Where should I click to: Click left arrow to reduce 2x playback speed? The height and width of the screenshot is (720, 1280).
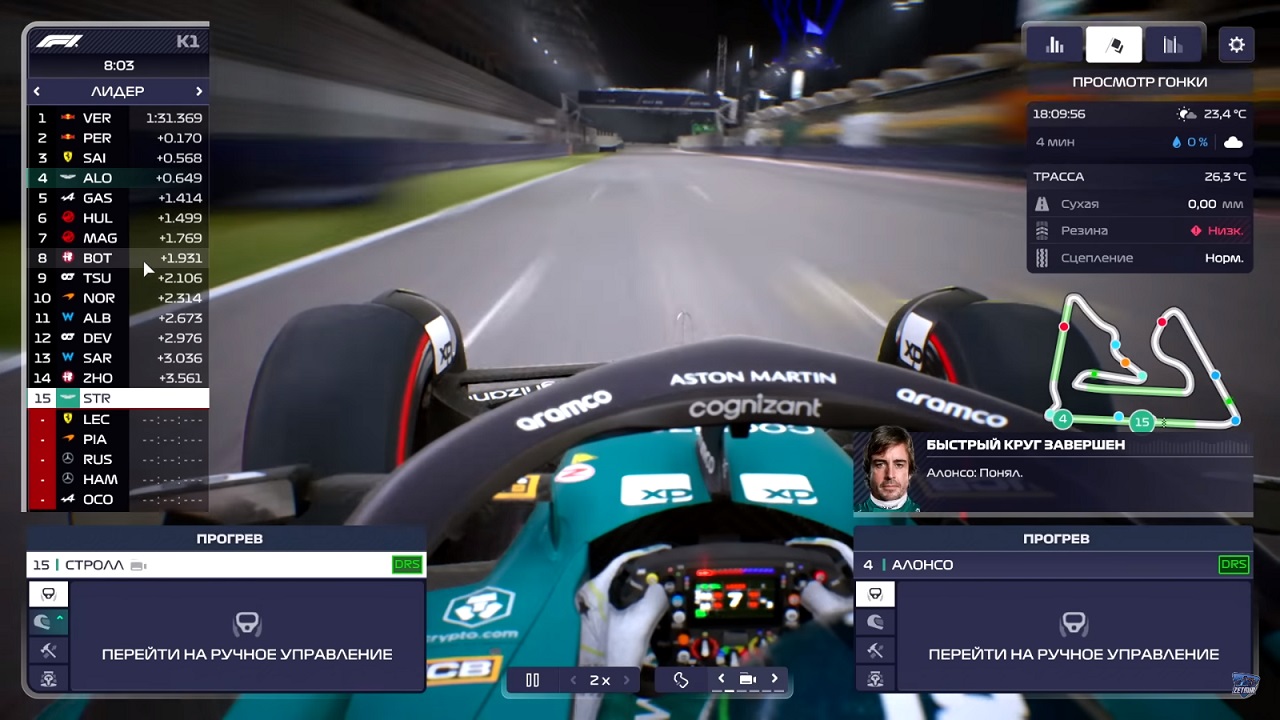(x=573, y=679)
